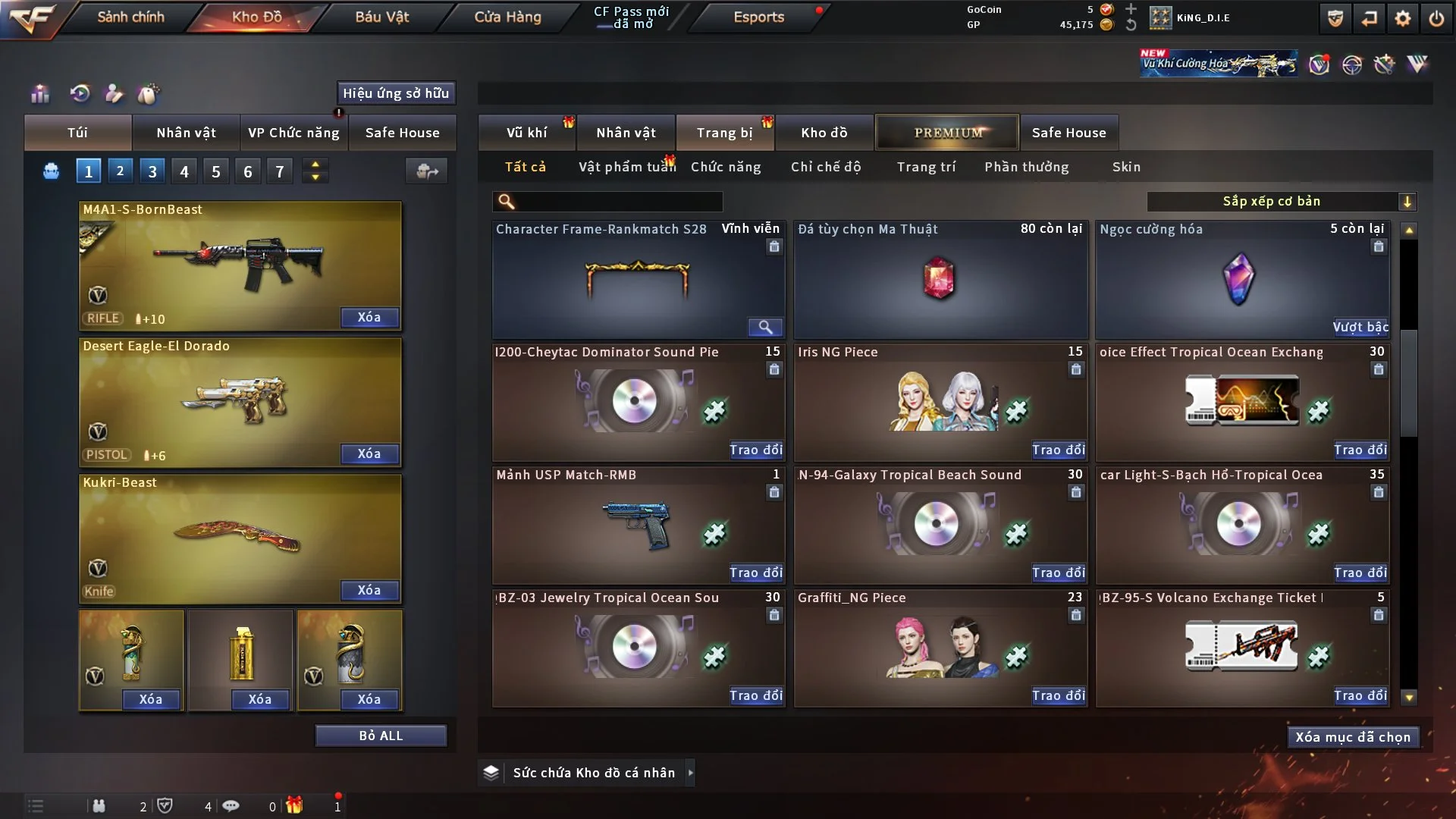
Task: Open the Hiệu ứng sở hữu panel
Action: pos(396,93)
